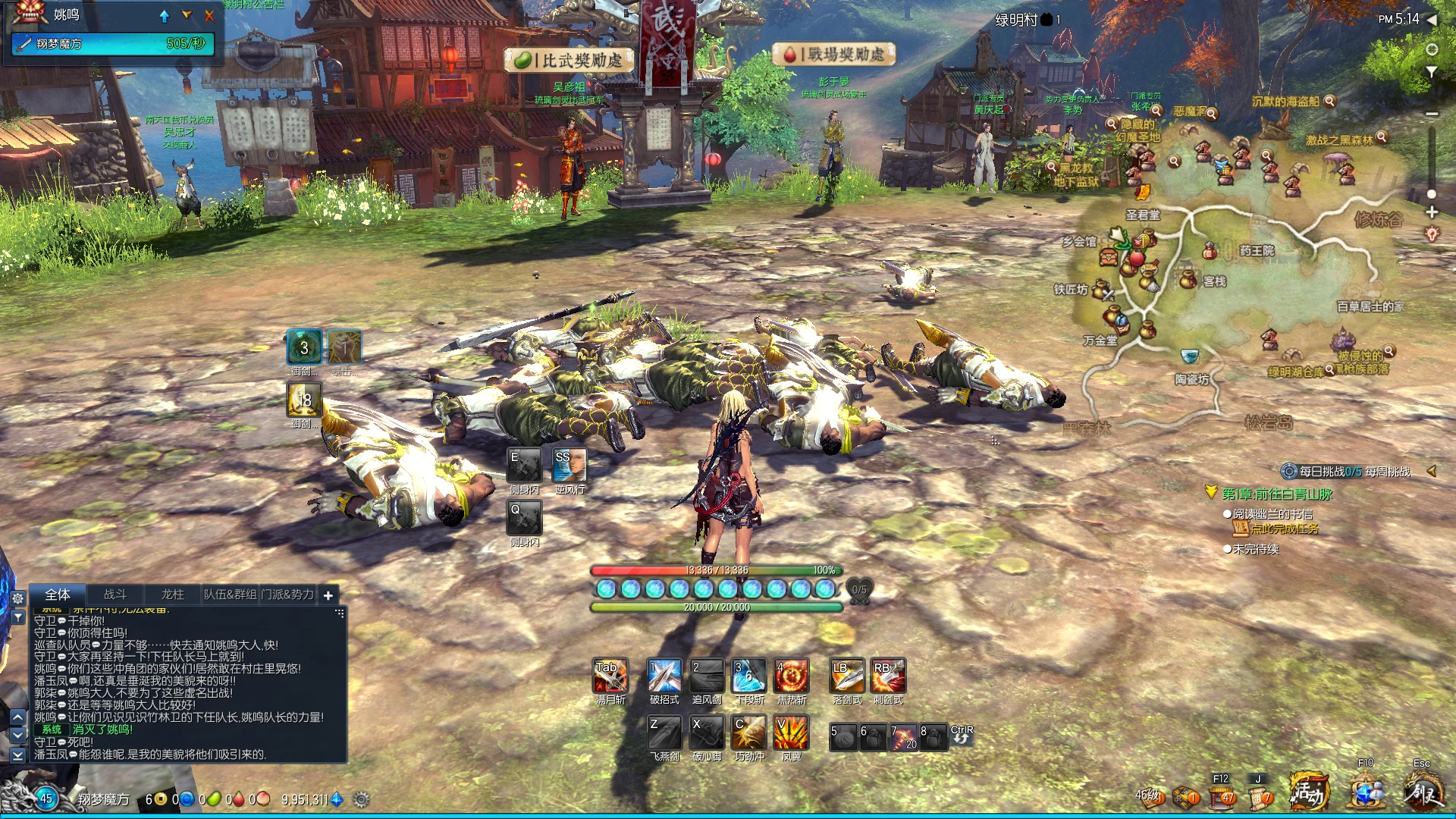This screenshot has width=1456, height=819.
Task: Activate the 凤翼 V skill
Action: pyautogui.click(x=791, y=733)
